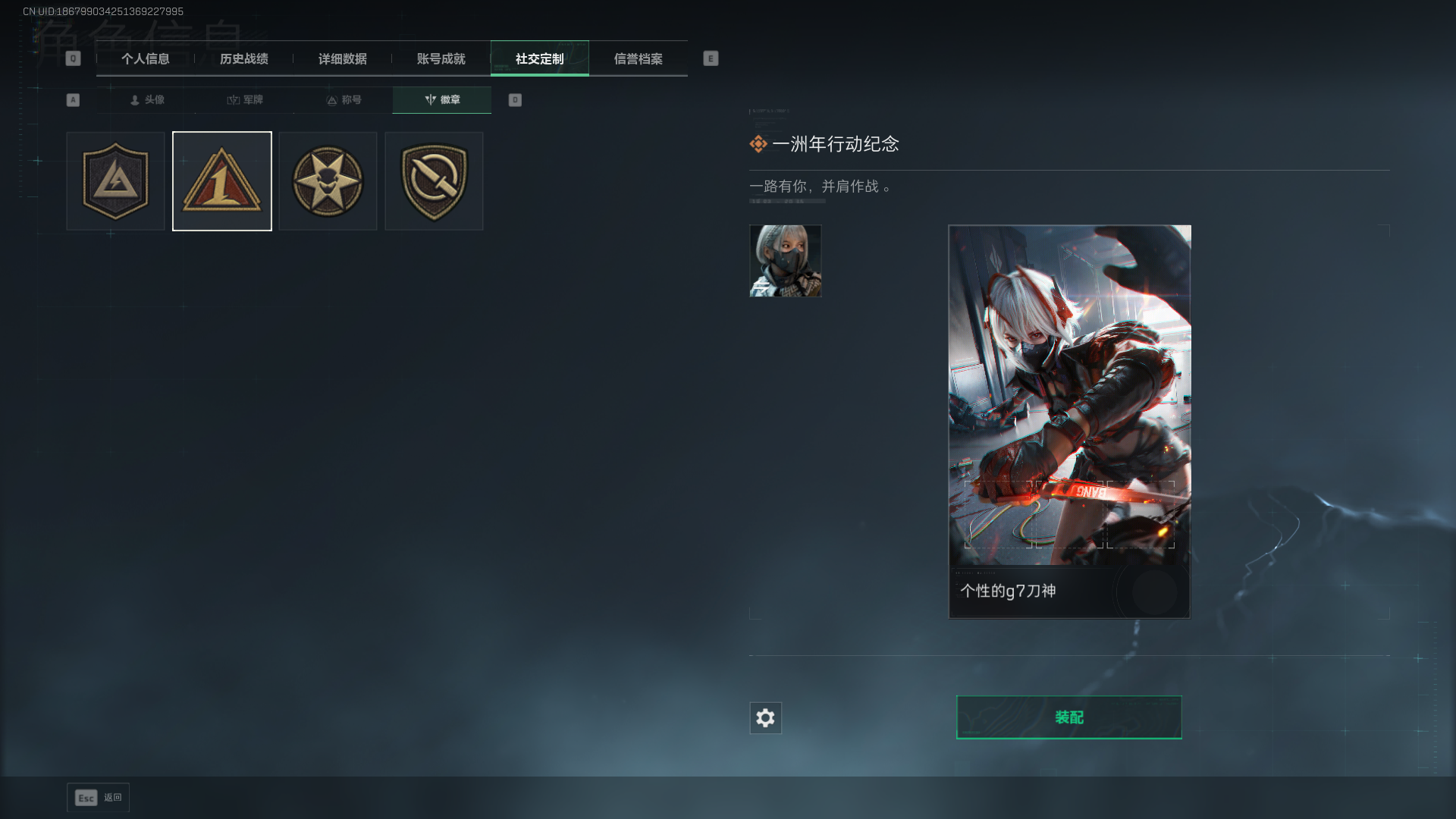The height and width of the screenshot is (819, 1456).
Task: Go to the 账号成就 tab
Action: pos(441,58)
